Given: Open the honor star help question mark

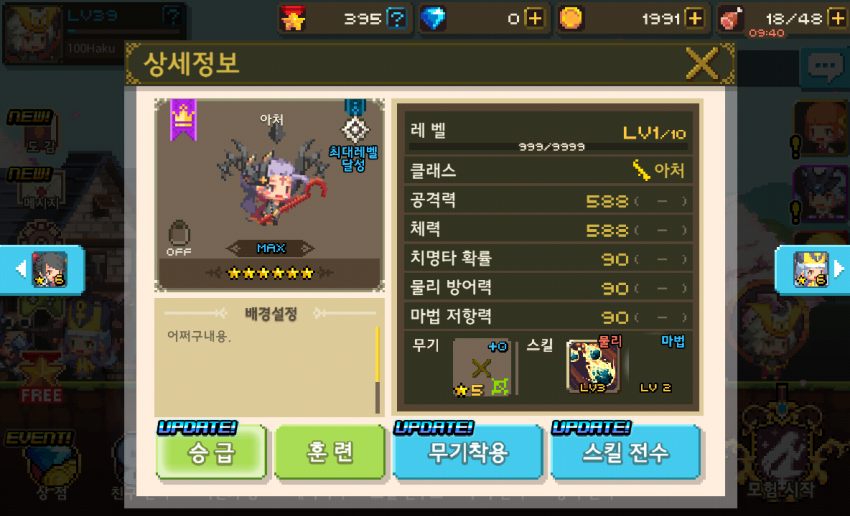Looking at the screenshot, I should pos(397,18).
